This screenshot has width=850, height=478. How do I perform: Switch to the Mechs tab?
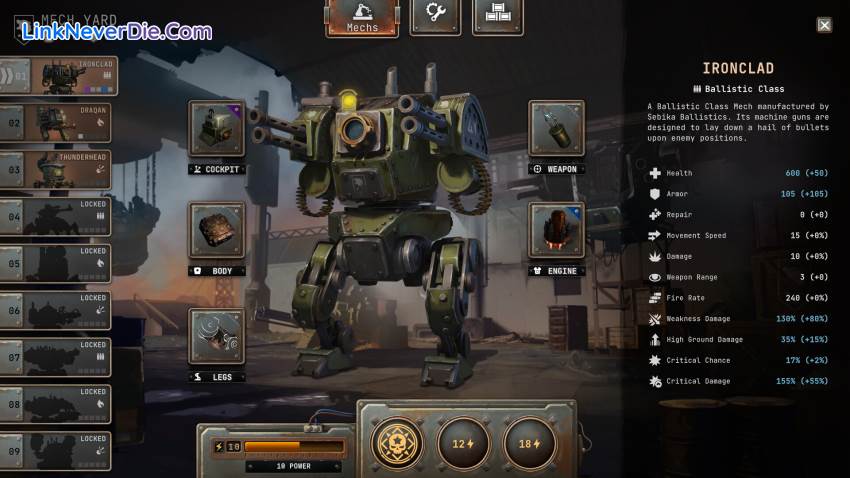(361, 18)
